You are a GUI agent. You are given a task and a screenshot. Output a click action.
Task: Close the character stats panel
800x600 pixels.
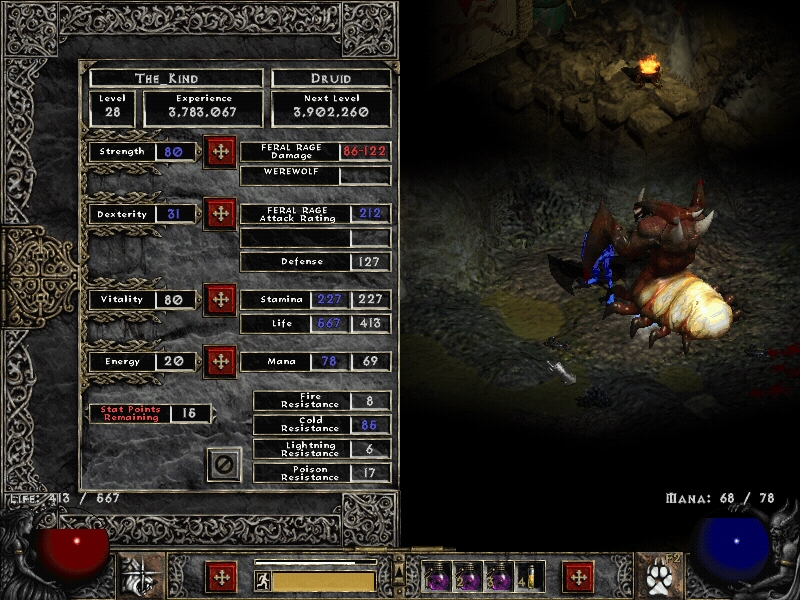coord(224,464)
